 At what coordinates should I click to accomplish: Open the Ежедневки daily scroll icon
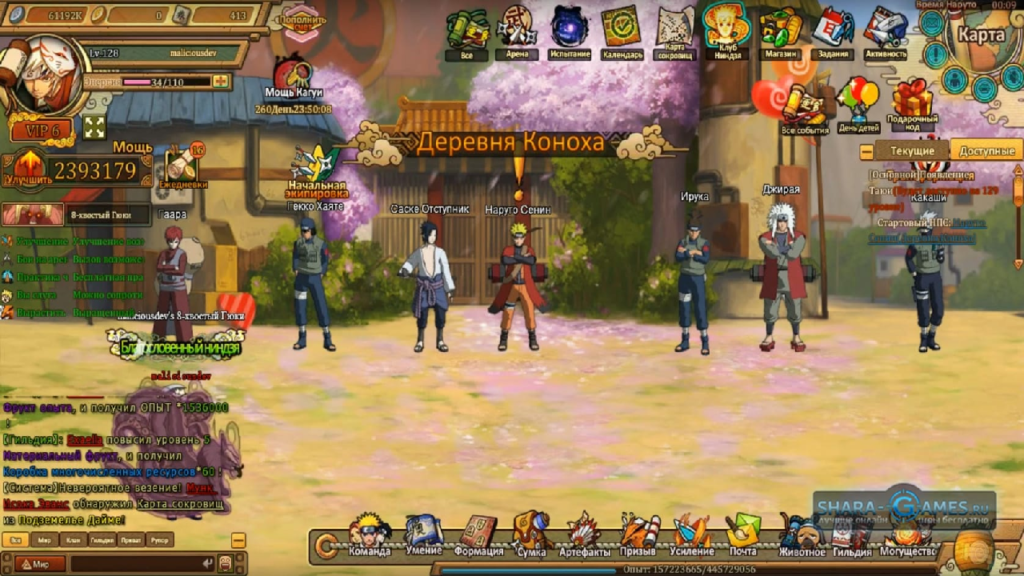(183, 165)
